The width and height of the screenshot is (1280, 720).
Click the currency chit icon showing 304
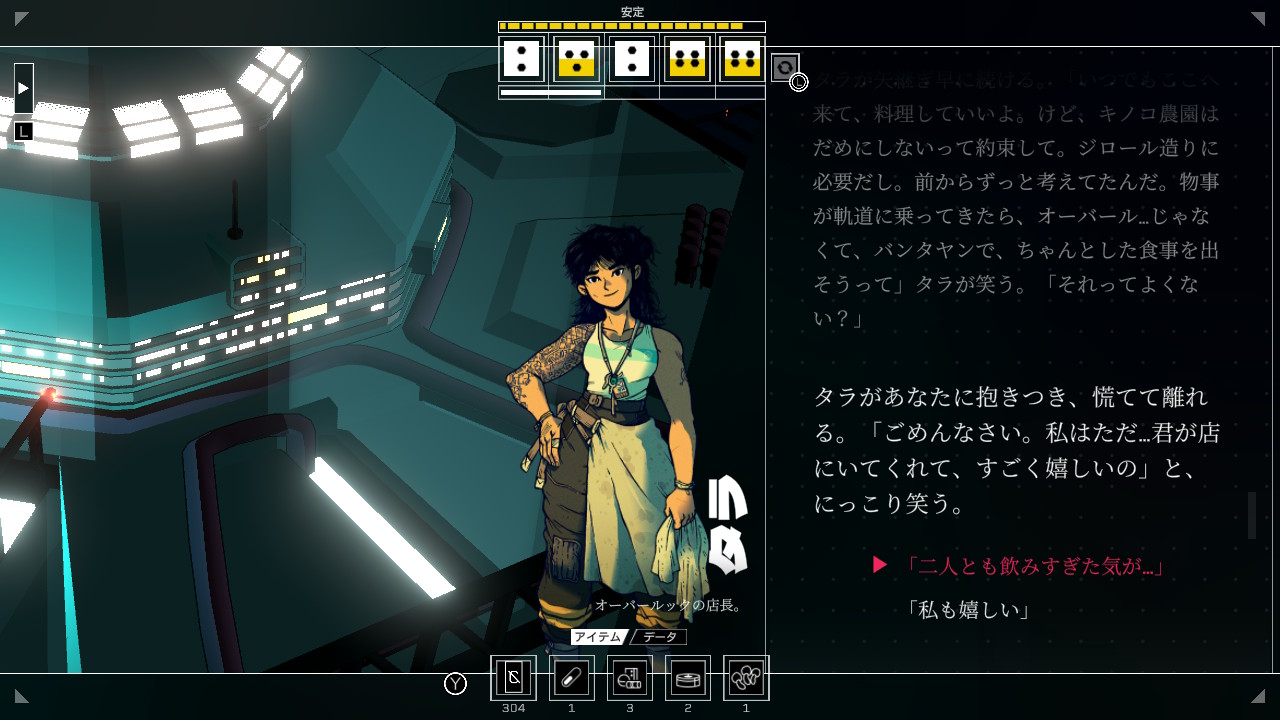pyautogui.click(x=513, y=678)
